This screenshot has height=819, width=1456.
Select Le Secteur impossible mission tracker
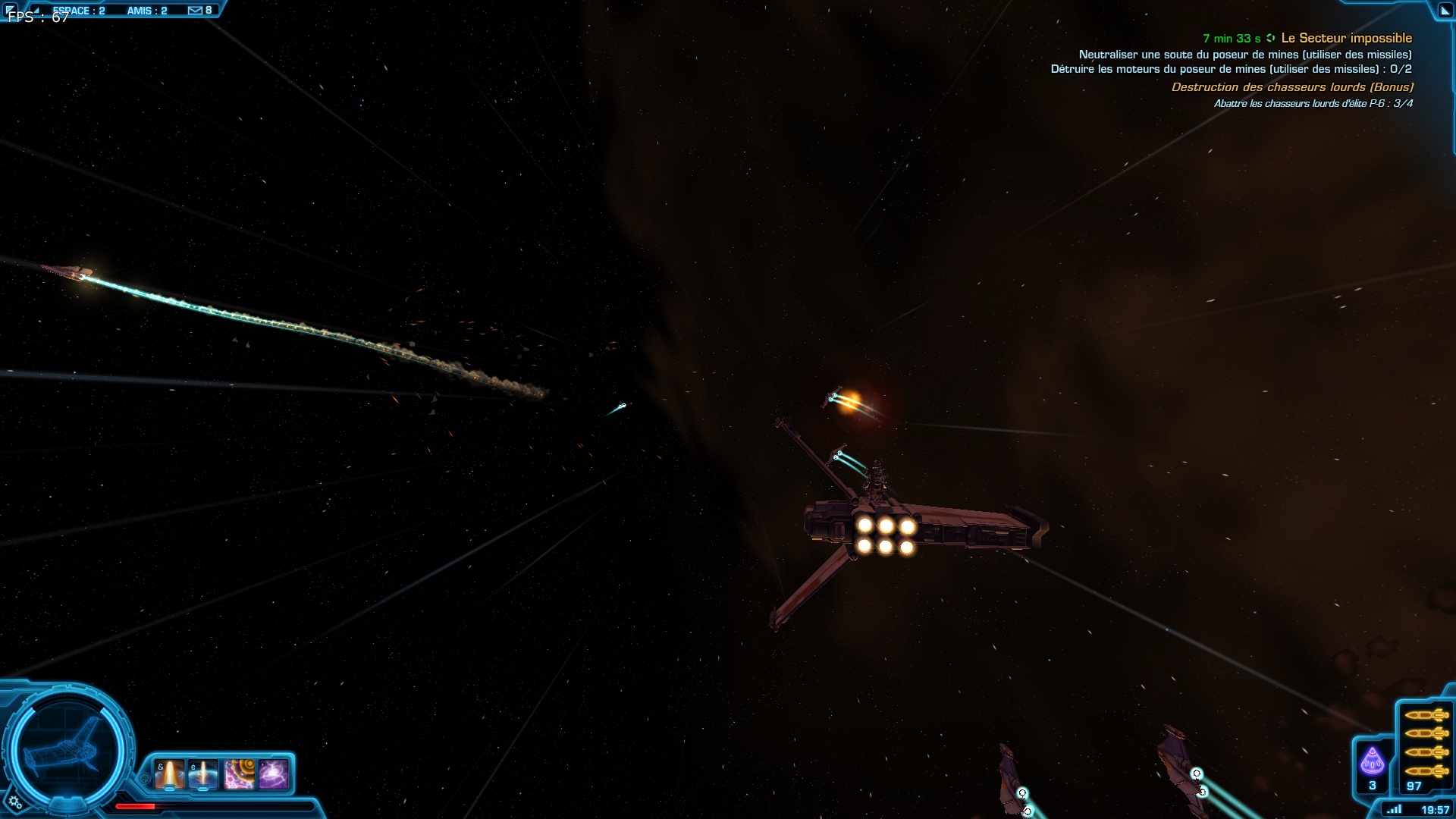click(1346, 38)
